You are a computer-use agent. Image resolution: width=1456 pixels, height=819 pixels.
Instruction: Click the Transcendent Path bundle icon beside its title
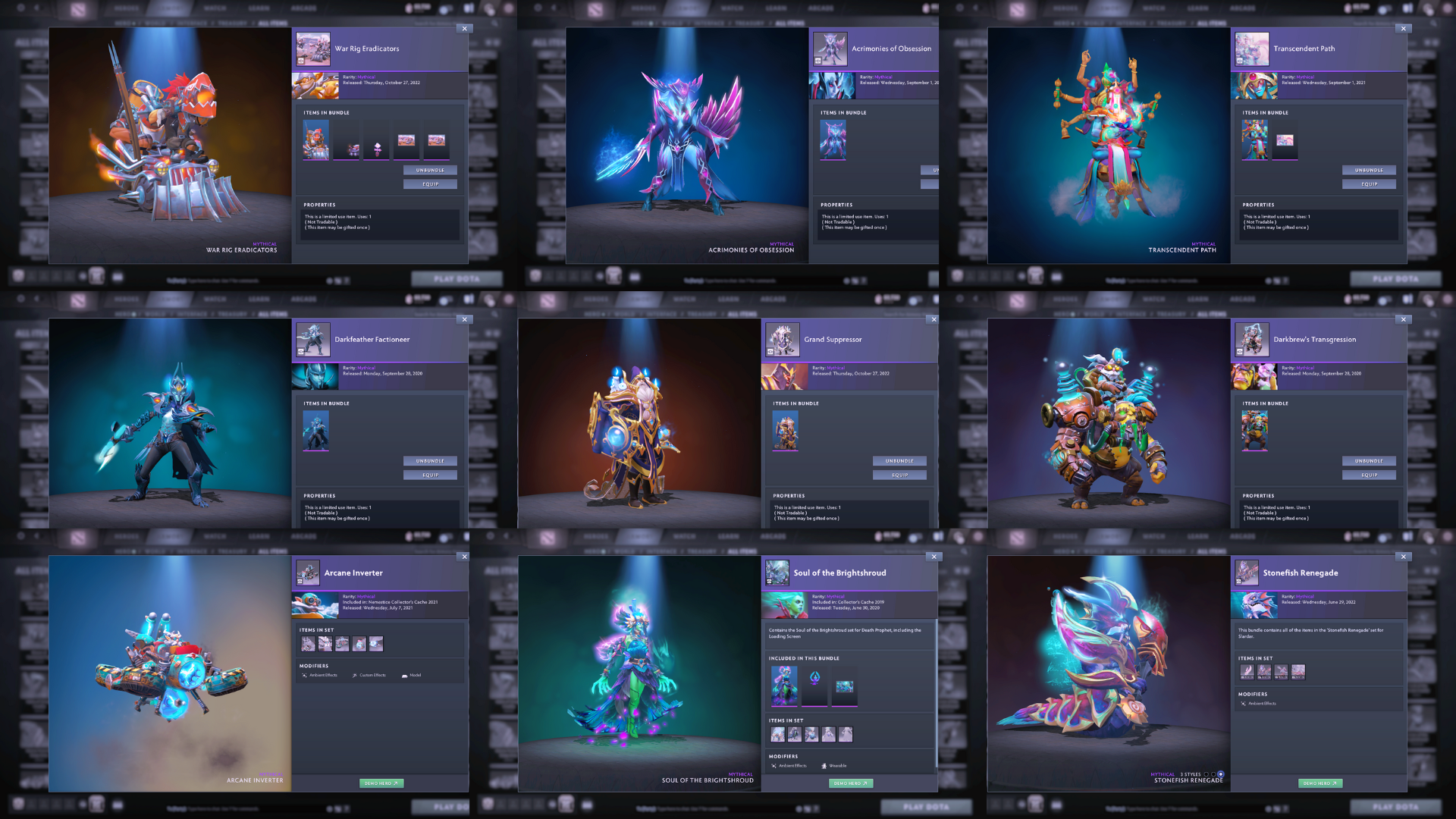[1252, 48]
